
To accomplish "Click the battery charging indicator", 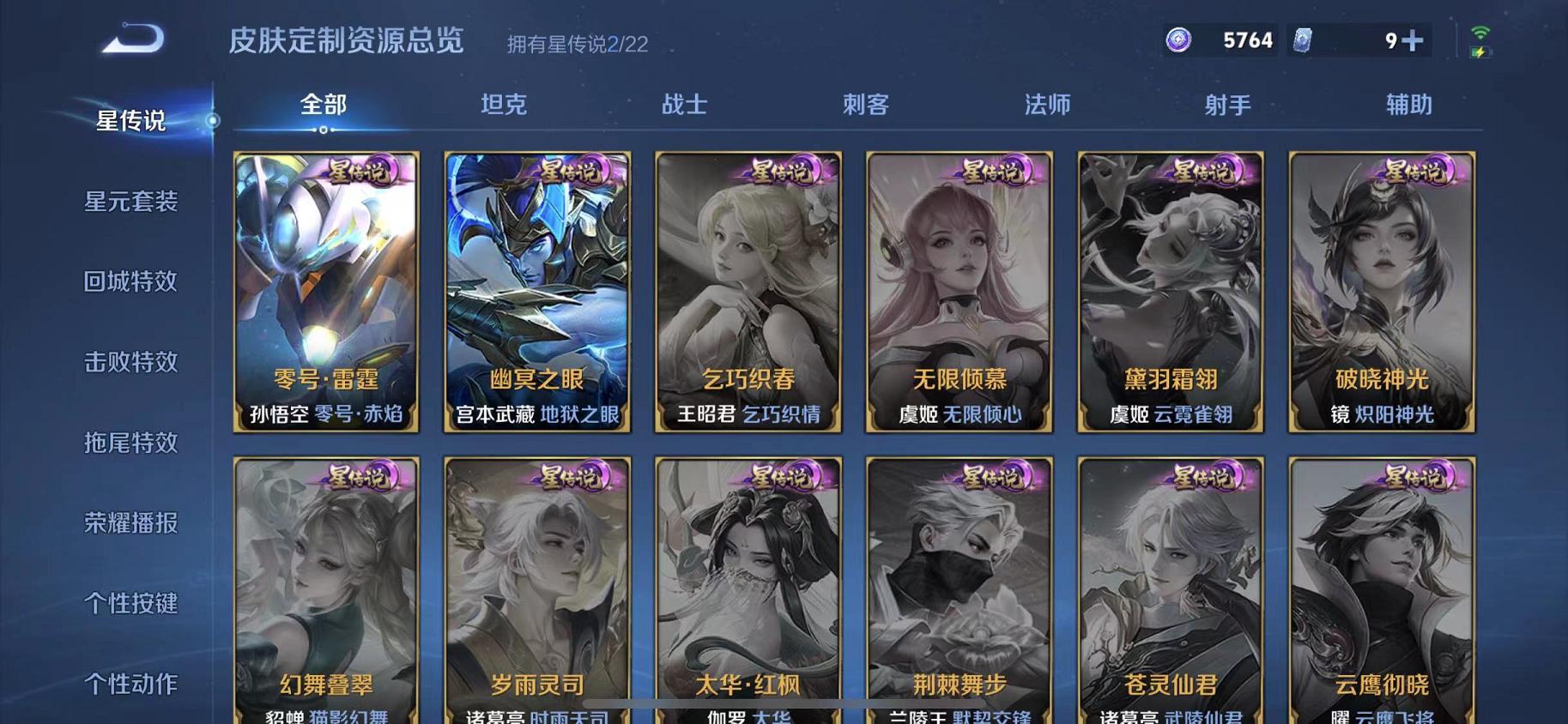I will (x=1479, y=53).
